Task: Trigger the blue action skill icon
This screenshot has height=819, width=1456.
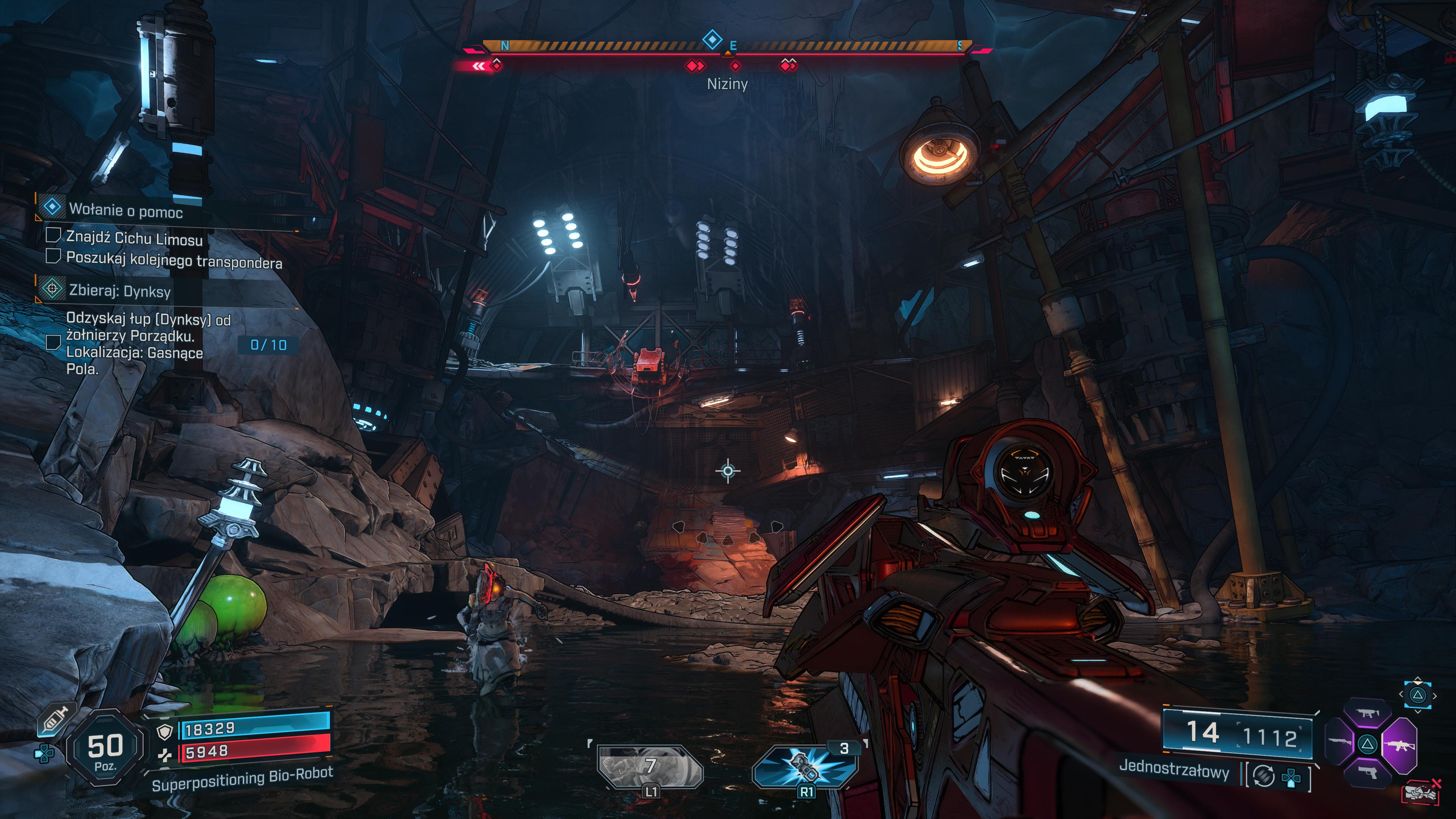Action: pos(805,767)
